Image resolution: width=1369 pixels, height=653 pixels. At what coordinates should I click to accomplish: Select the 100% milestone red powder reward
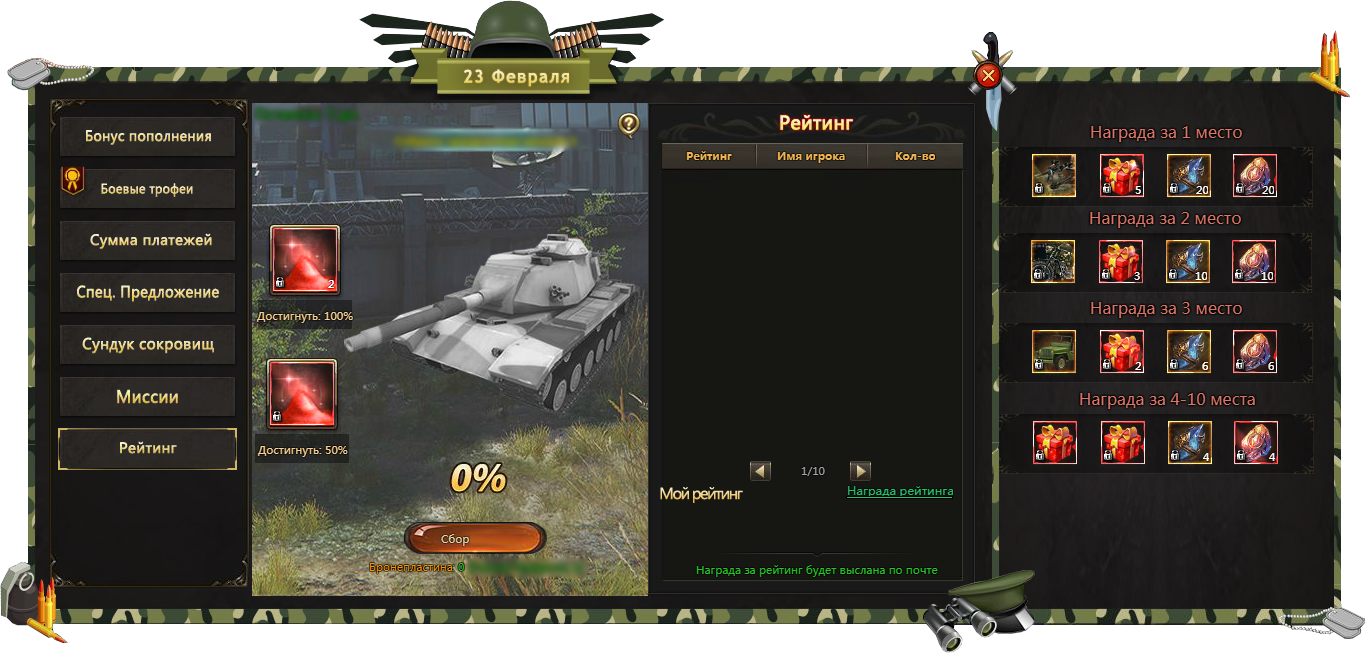305,261
